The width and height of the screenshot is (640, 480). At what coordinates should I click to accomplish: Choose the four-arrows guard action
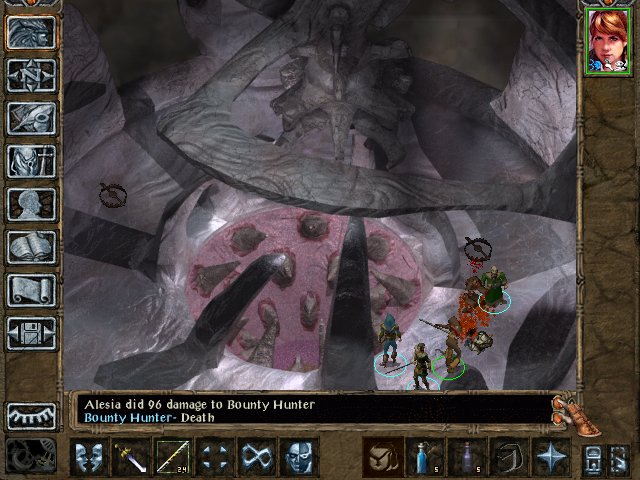215,458
